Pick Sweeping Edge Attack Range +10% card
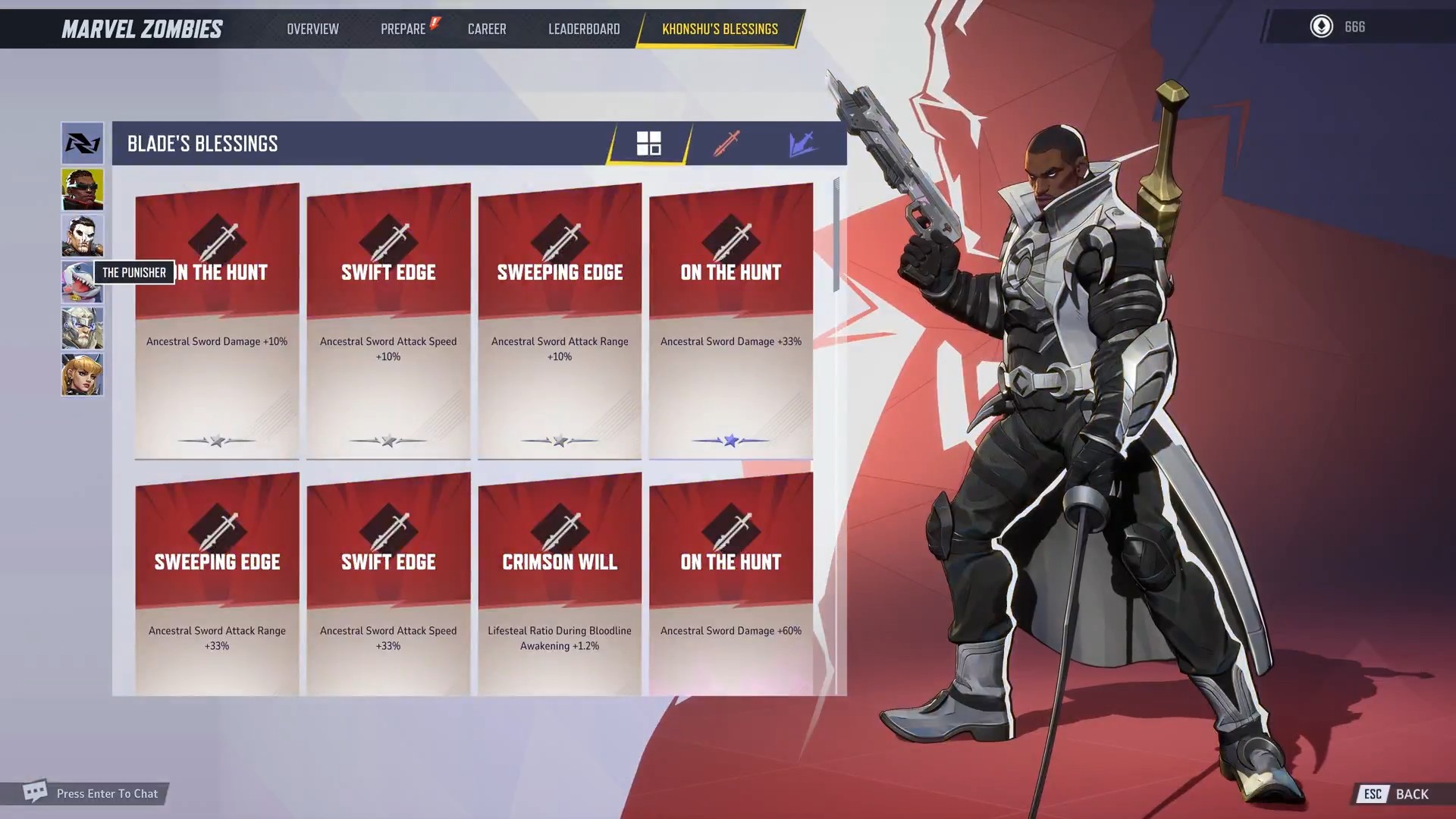Screen dimensions: 1456x819 [x=560, y=321]
